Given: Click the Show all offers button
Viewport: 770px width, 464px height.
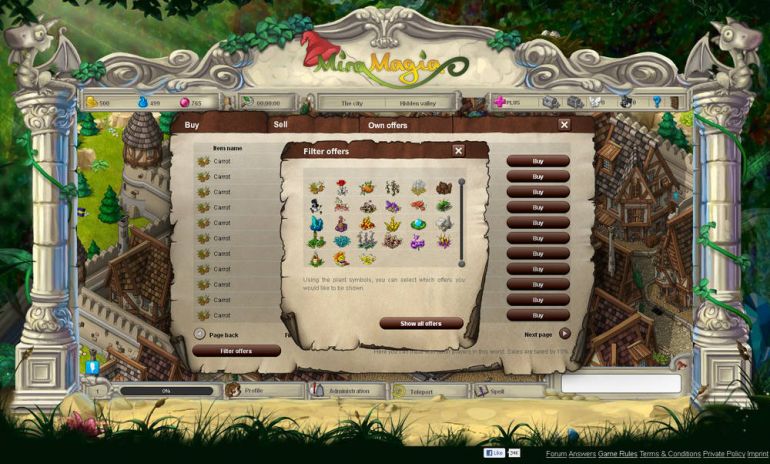Looking at the screenshot, I should pos(421,324).
